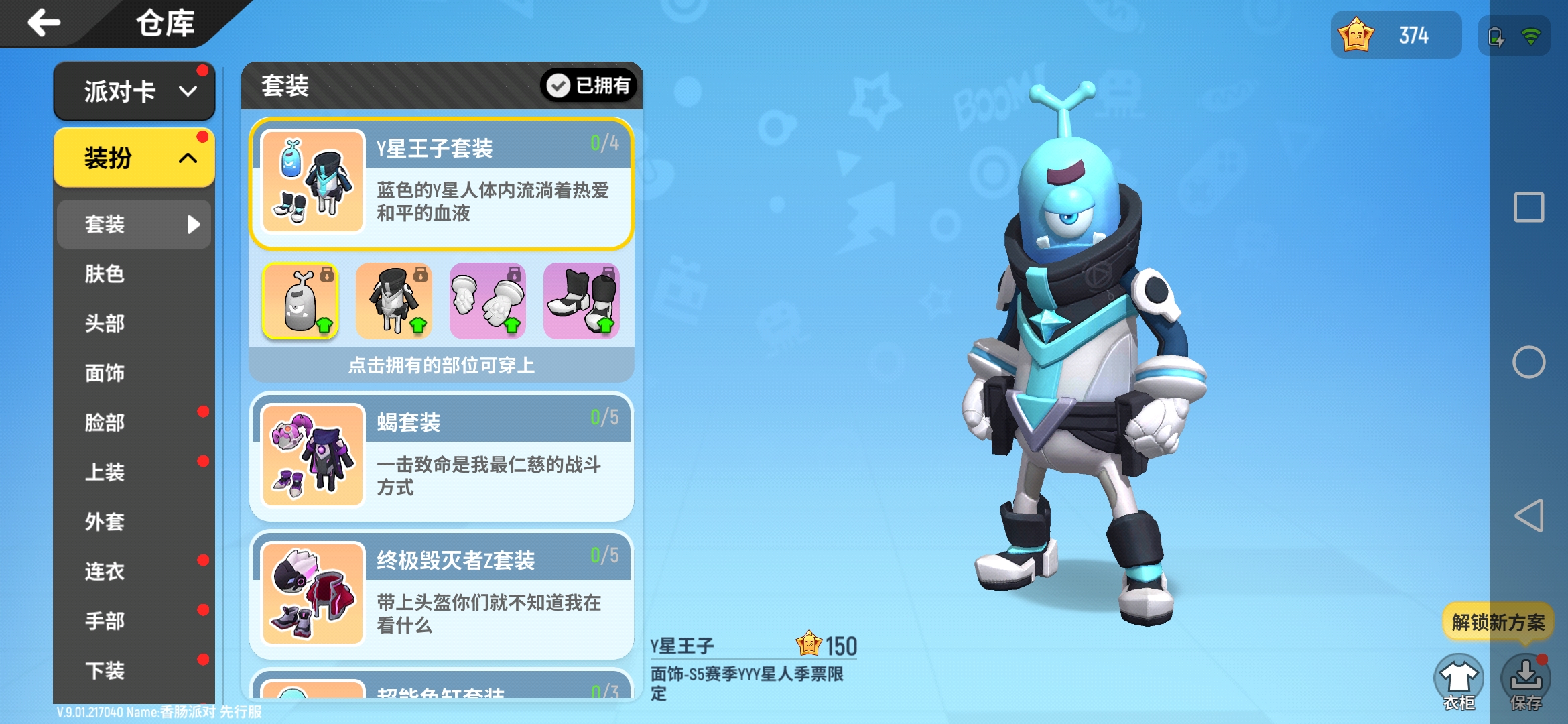Screen dimensions: 1568x724
Task: Select the Y星王子 body suit icon
Action: [x=394, y=302]
